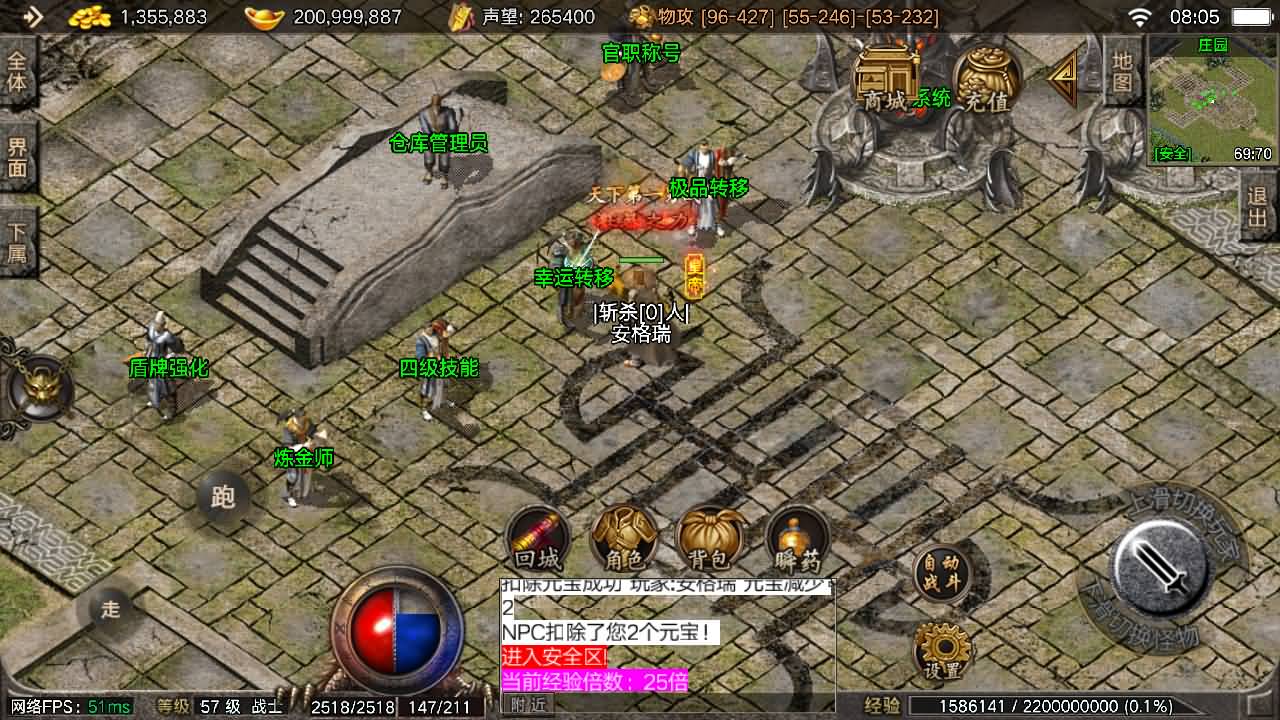Tap the 瞬药 instant potion icon
1280x720 pixels.
[795, 540]
